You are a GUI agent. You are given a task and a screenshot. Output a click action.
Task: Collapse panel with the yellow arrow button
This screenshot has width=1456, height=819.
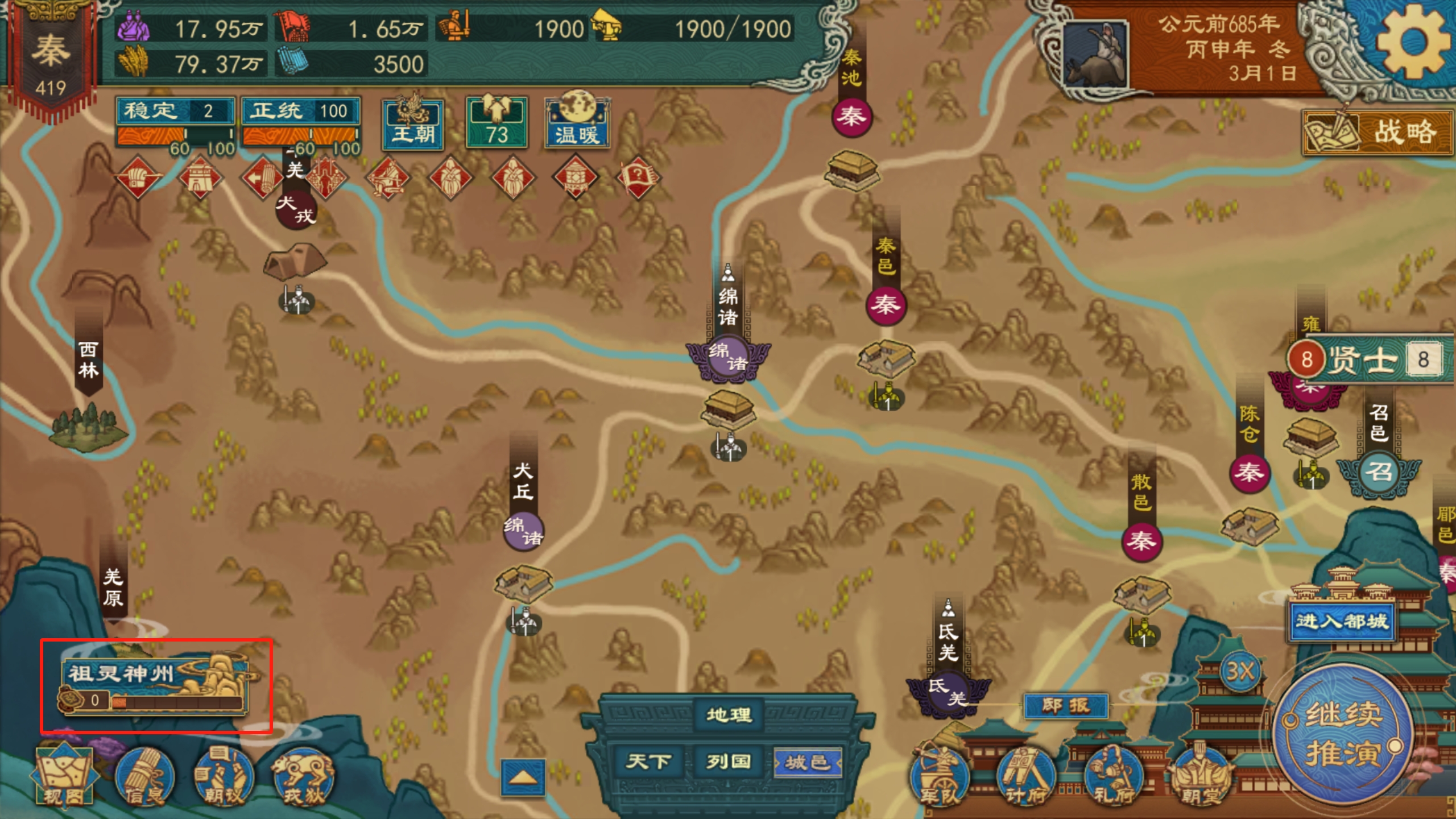523,777
